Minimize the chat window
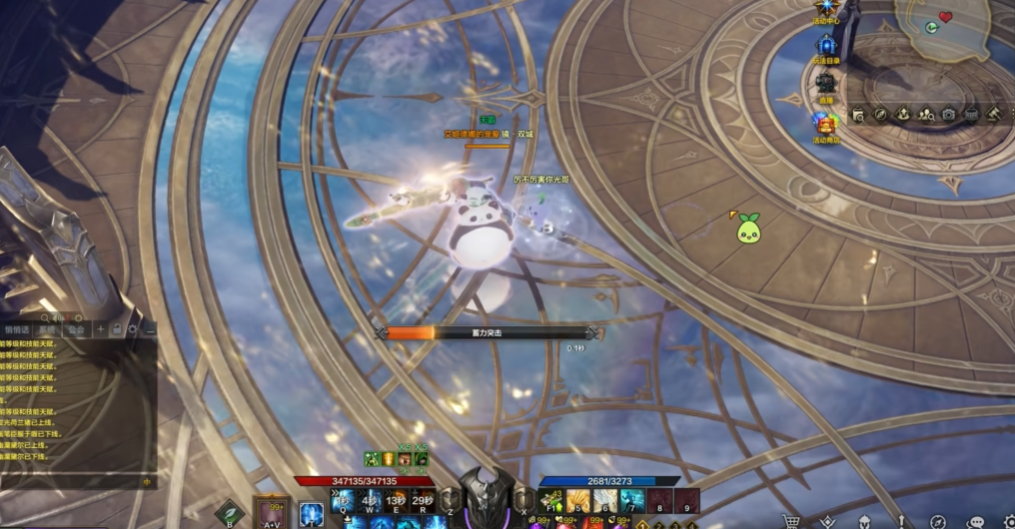This screenshot has height=529, width=1015. [x=149, y=329]
